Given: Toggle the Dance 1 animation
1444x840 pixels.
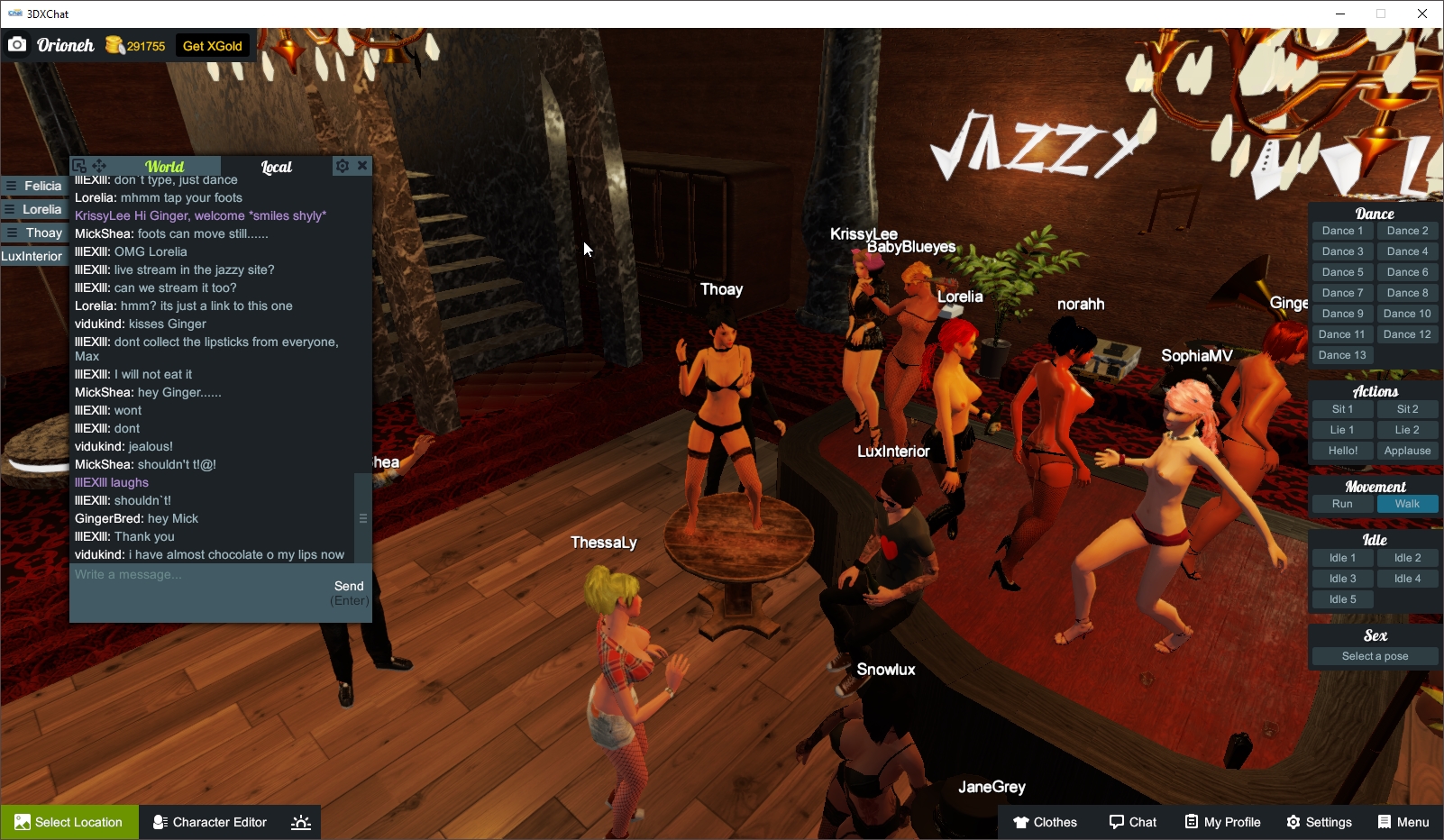Looking at the screenshot, I should point(1342,230).
